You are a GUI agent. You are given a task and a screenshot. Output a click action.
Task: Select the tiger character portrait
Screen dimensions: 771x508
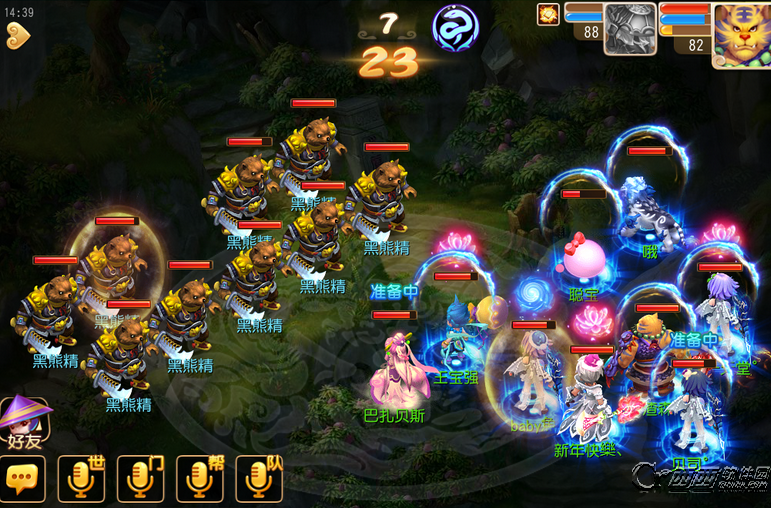[741, 35]
